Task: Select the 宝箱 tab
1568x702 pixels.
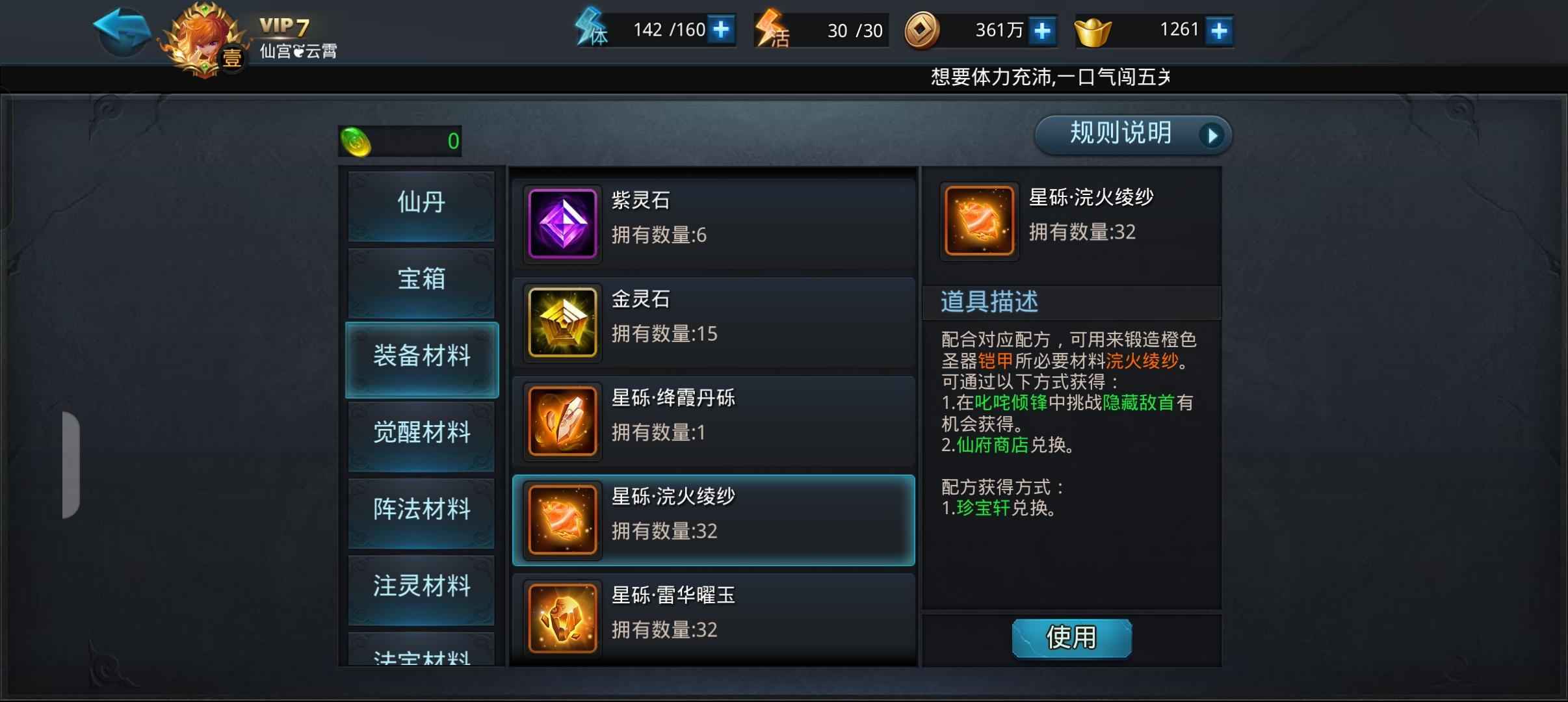Action: (420, 281)
